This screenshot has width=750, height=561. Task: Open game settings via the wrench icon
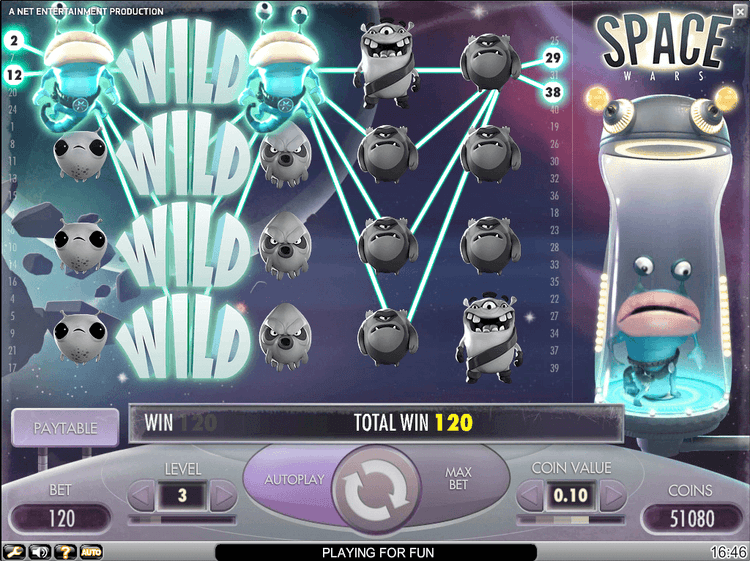click(14, 552)
